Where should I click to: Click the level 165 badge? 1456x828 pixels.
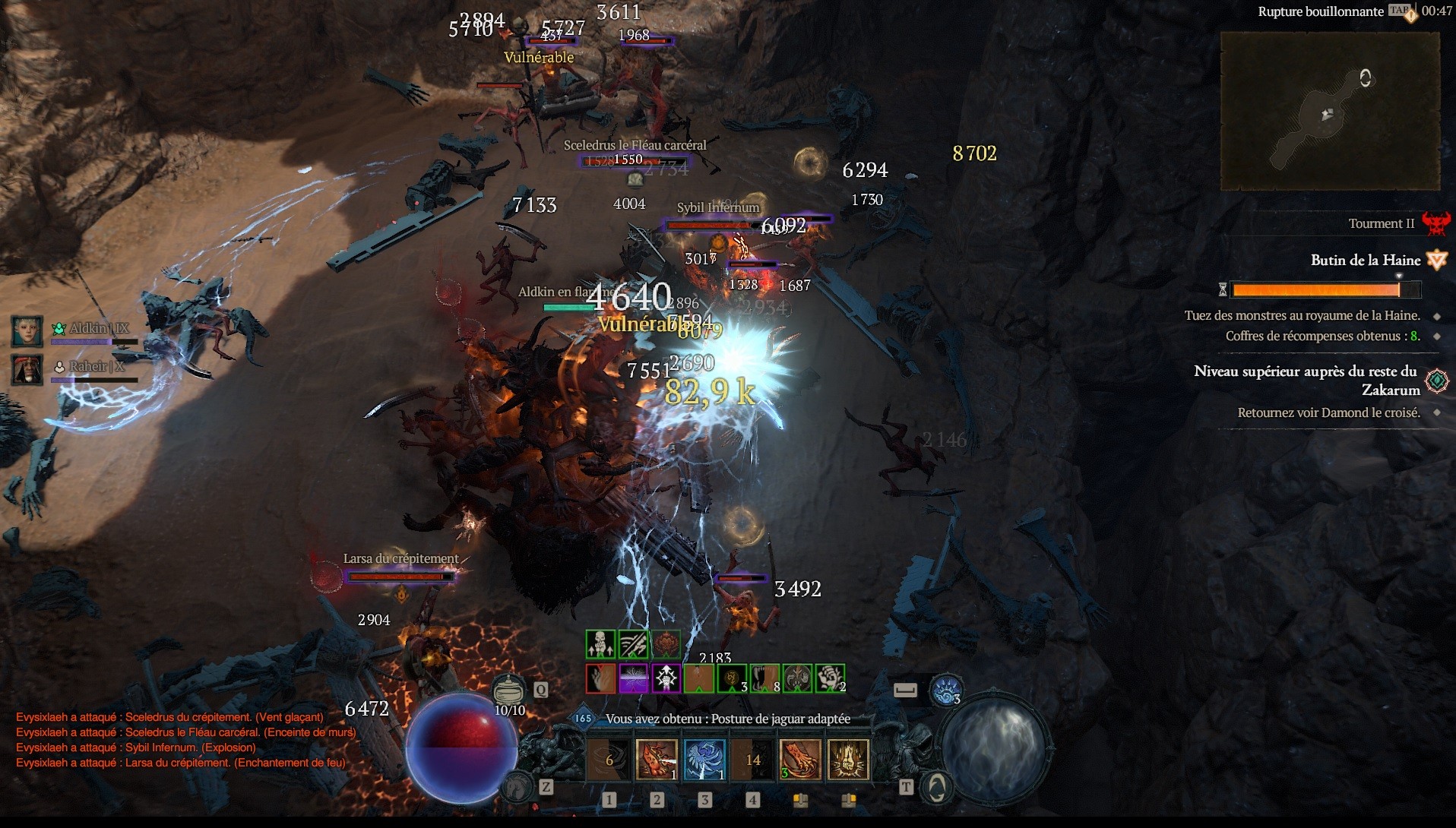tap(583, 718)
